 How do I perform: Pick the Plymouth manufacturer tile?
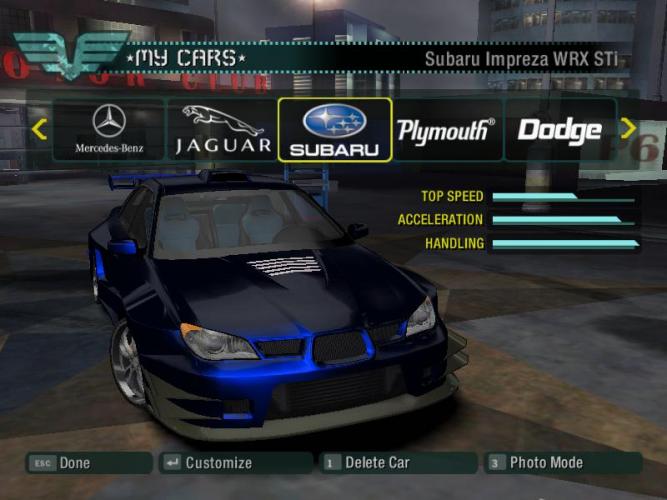(446, 129)
